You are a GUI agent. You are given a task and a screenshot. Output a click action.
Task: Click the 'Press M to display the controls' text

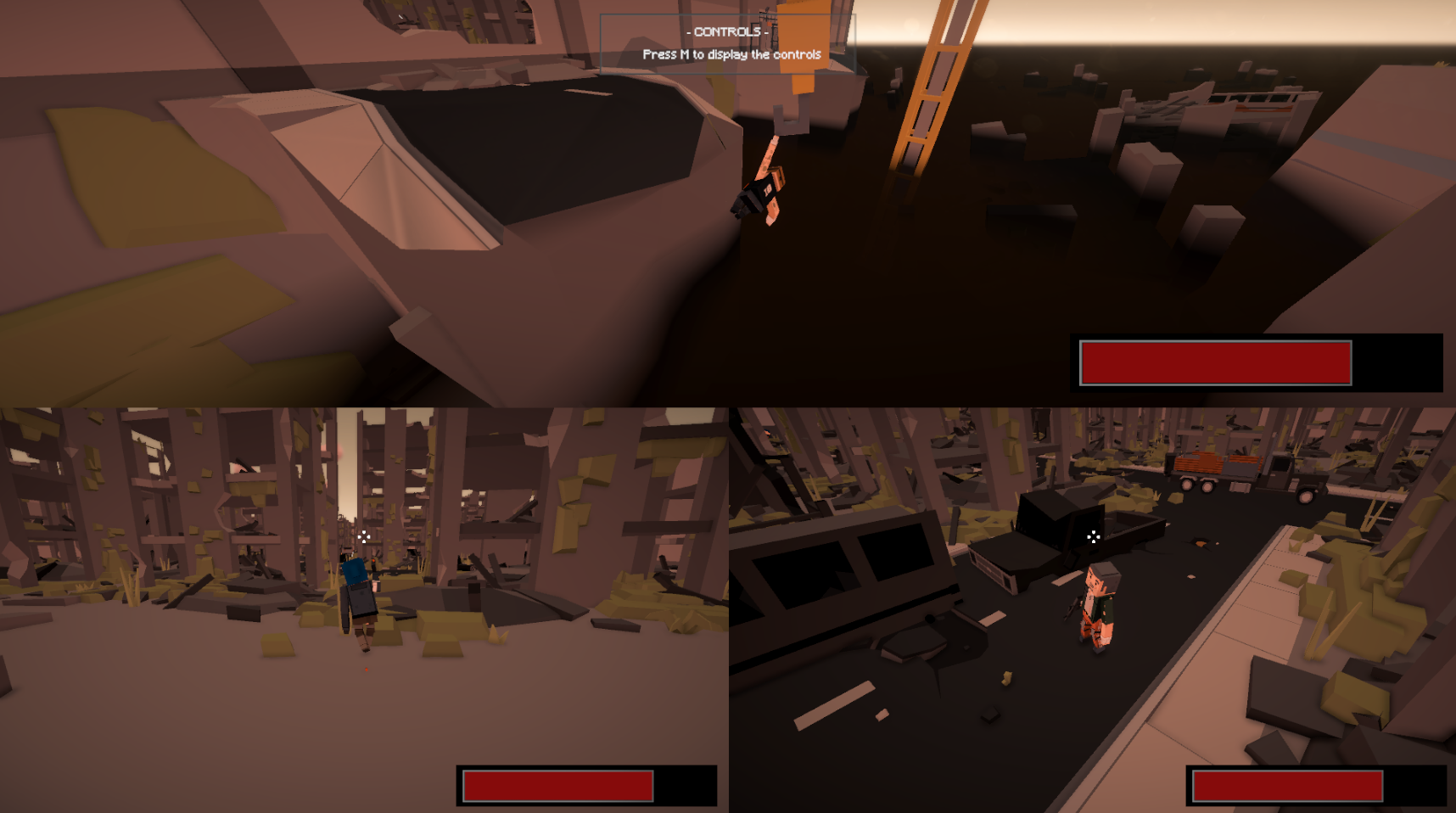click(731, 53)
